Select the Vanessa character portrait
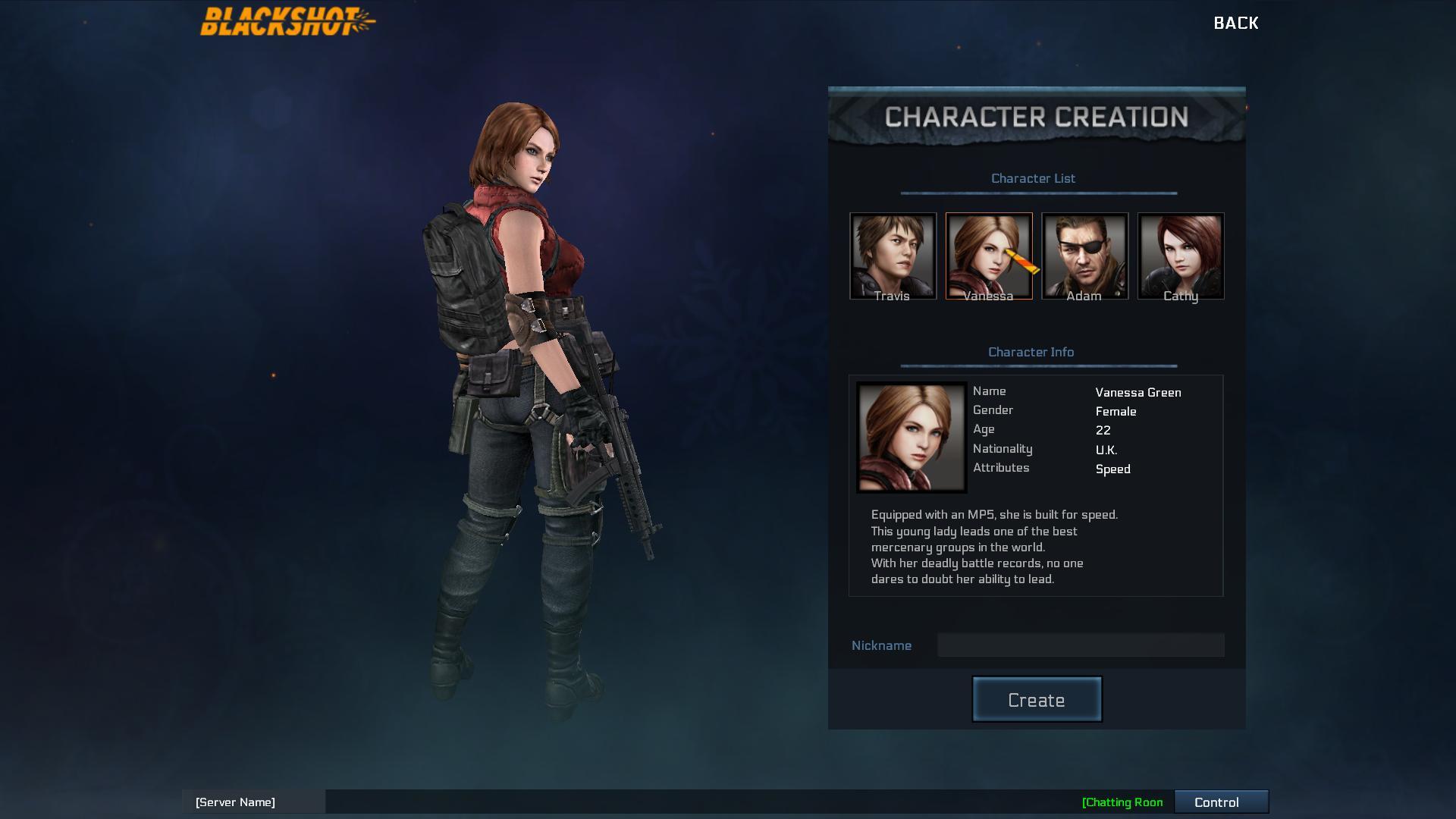 988,256
